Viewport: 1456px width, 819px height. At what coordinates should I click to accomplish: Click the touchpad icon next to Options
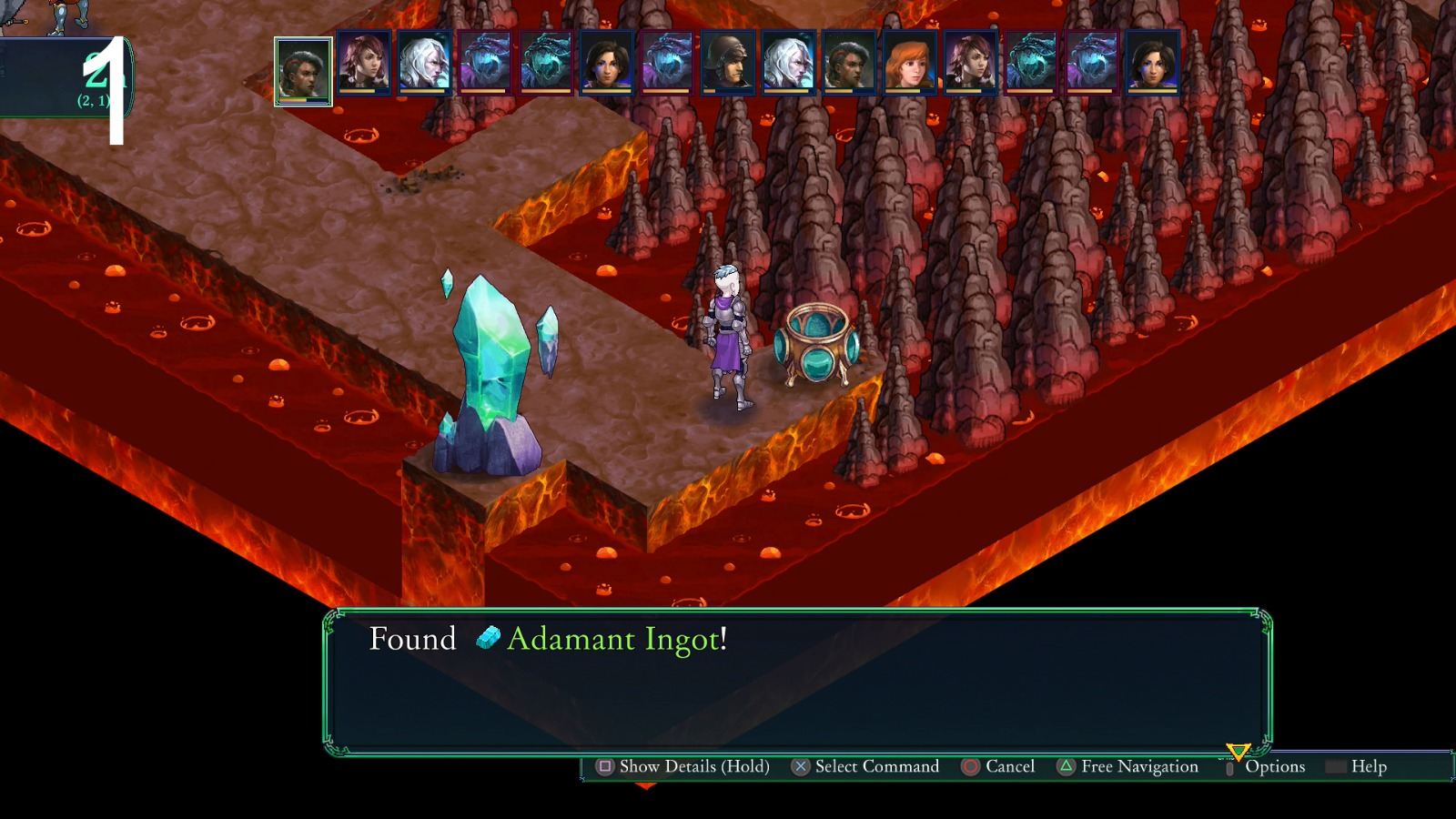coord(1230,767)
